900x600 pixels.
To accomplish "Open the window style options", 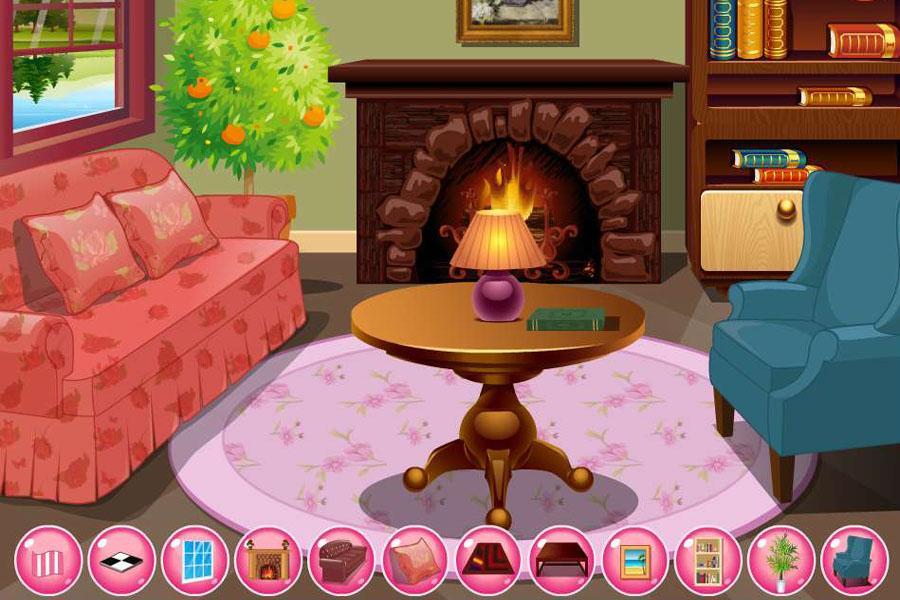I will (x=195, y=560).
